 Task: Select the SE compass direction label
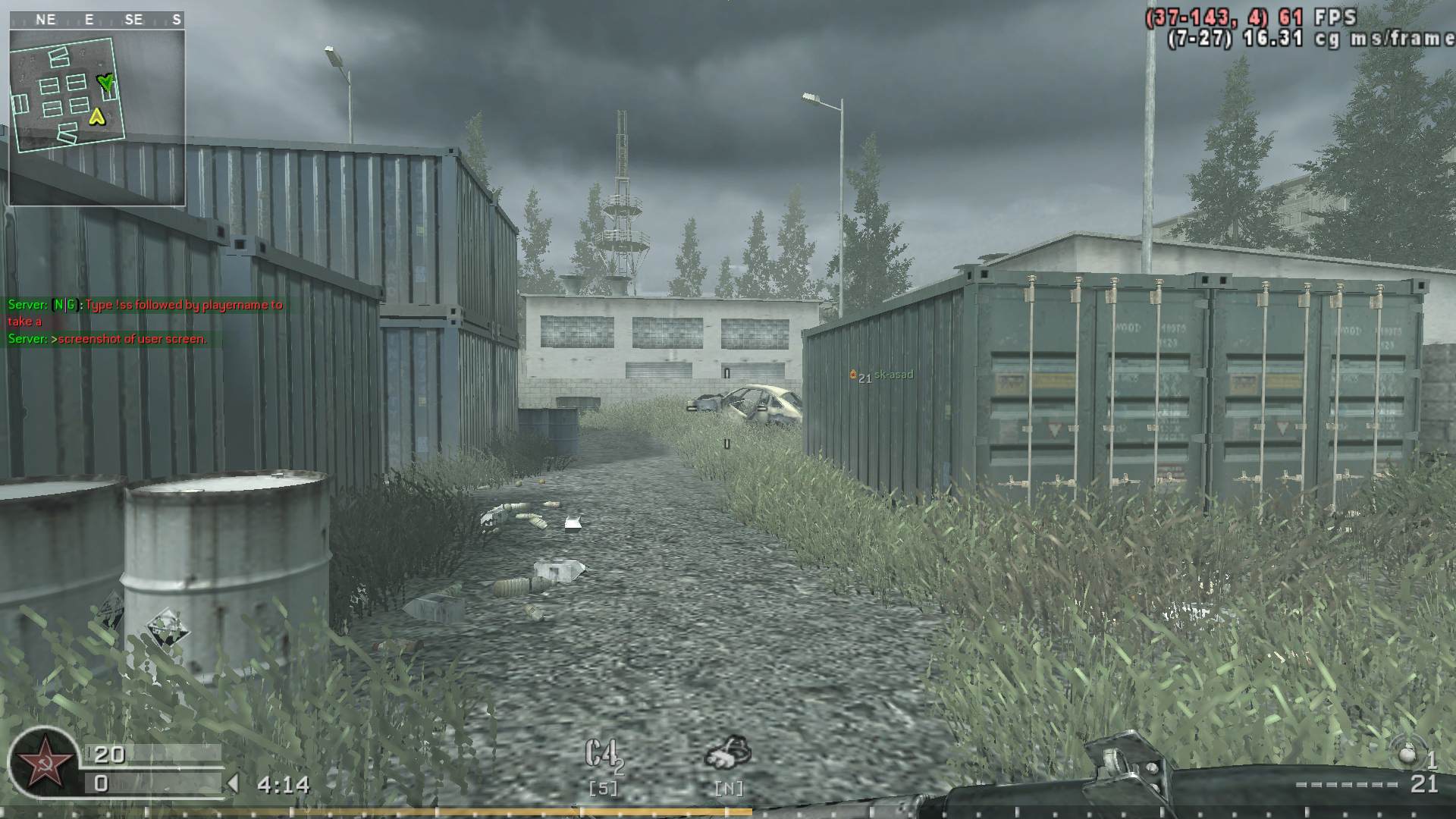pyautogui.click(x=135, y=19)
